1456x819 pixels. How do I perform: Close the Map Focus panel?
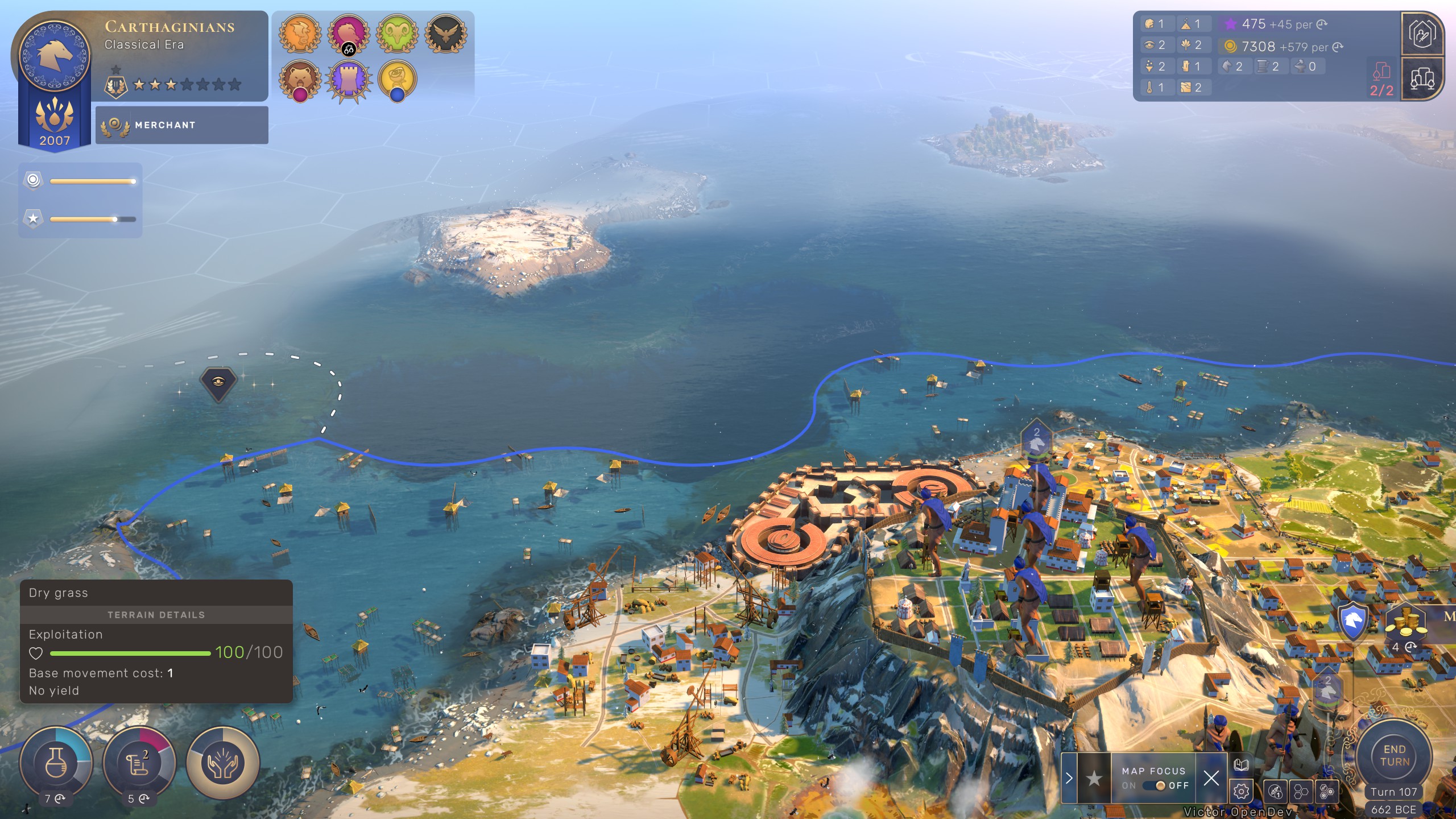[x=1211, y=777]
